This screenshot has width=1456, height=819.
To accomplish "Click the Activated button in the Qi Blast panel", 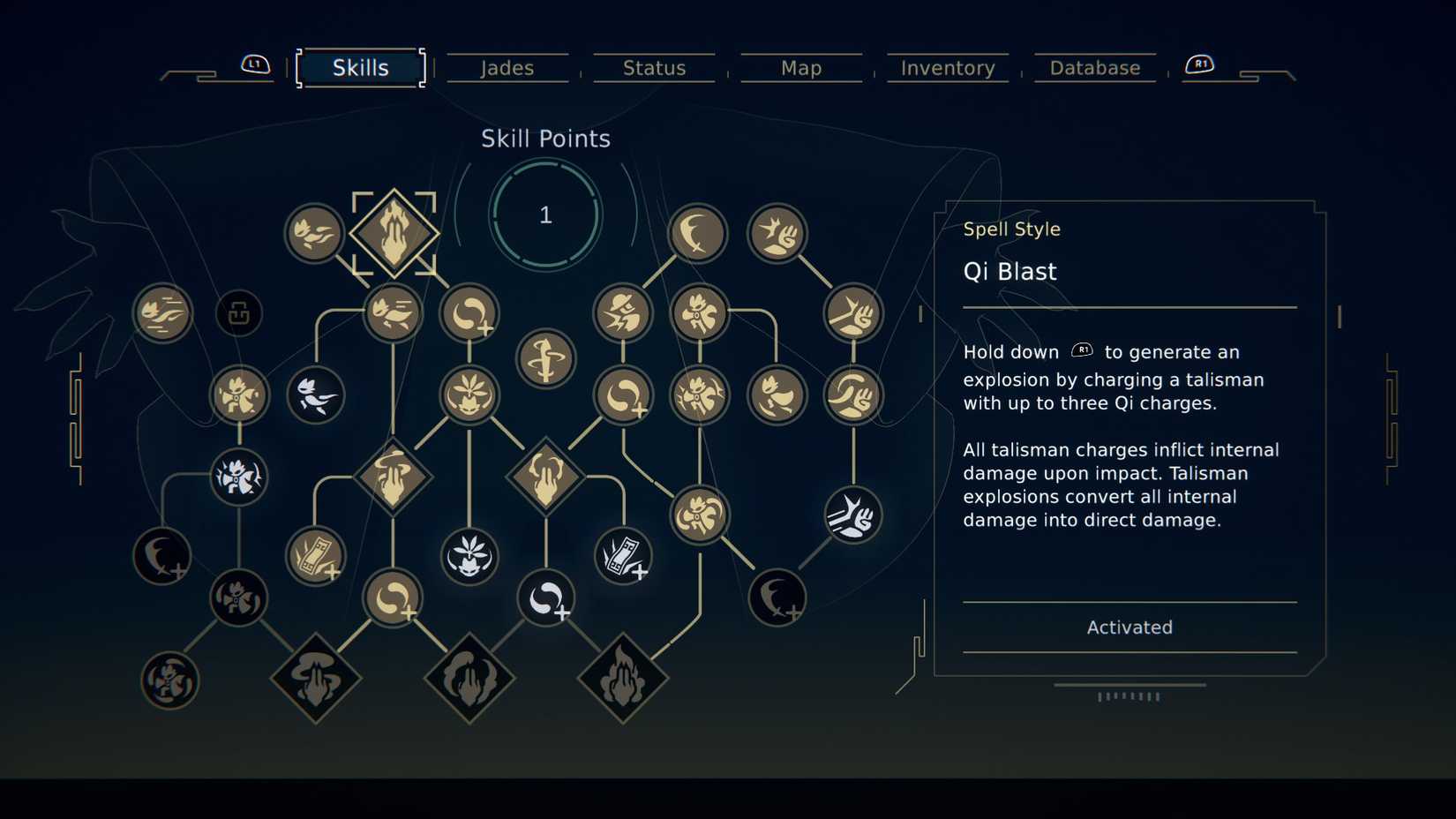I will [1130, 627].
